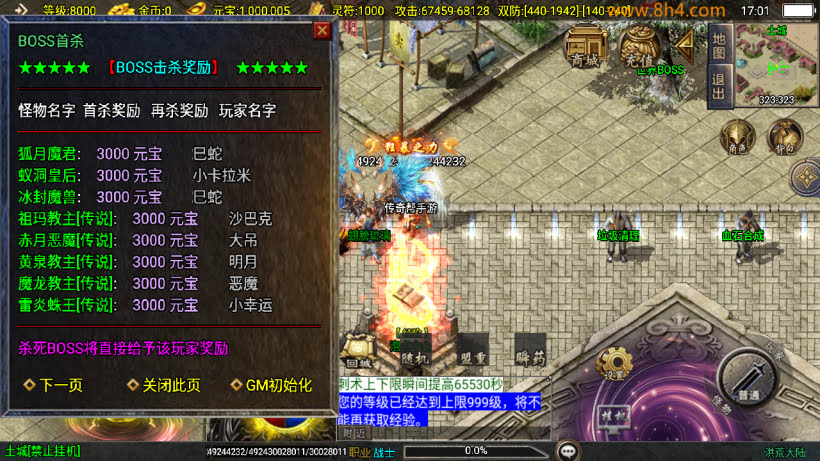Use the 回城 return-to-town item
This screenshot has width=820, height=461.
[x=357, y=349]
